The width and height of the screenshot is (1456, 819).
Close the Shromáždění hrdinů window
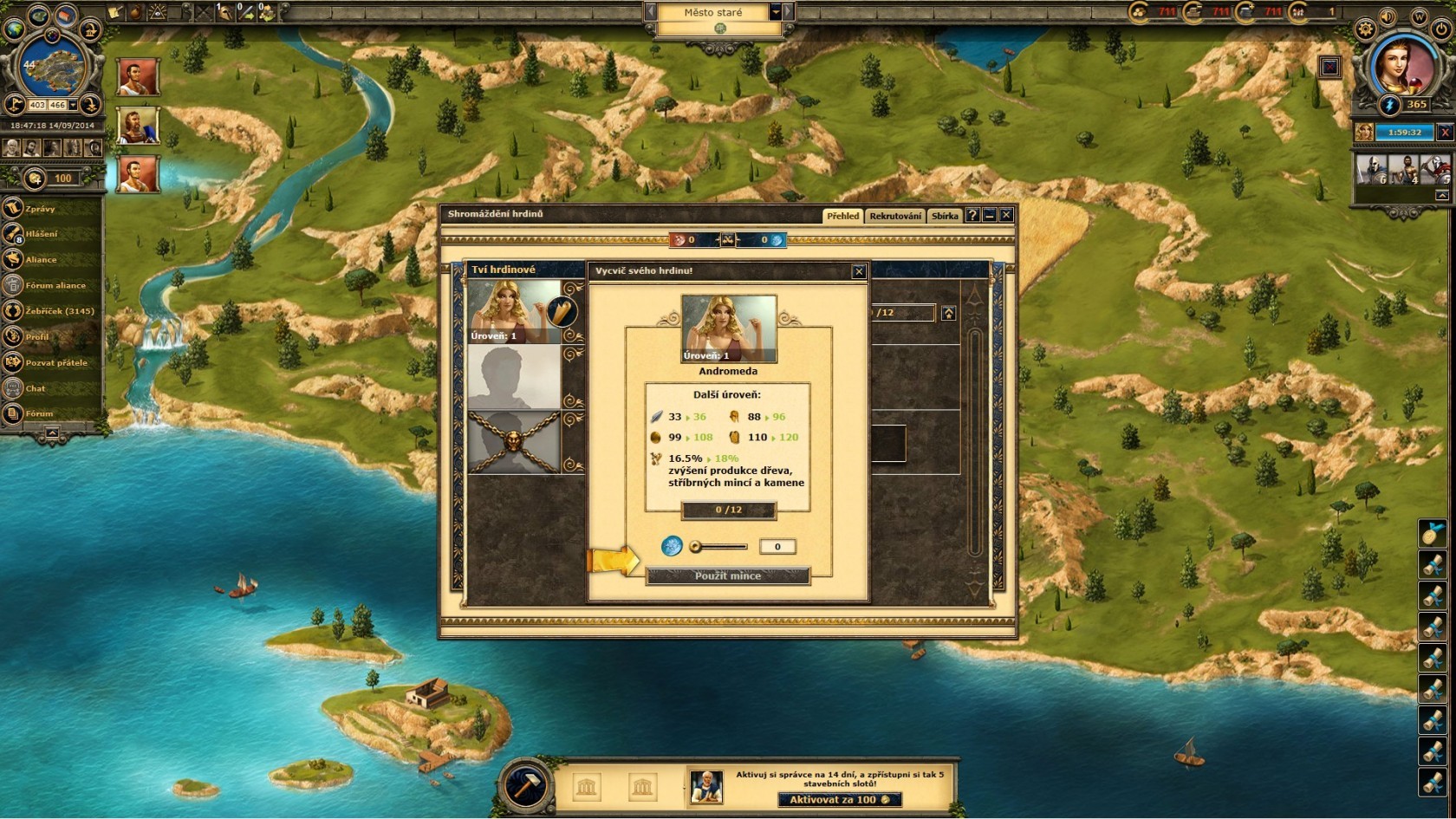tap(1006, 215)
